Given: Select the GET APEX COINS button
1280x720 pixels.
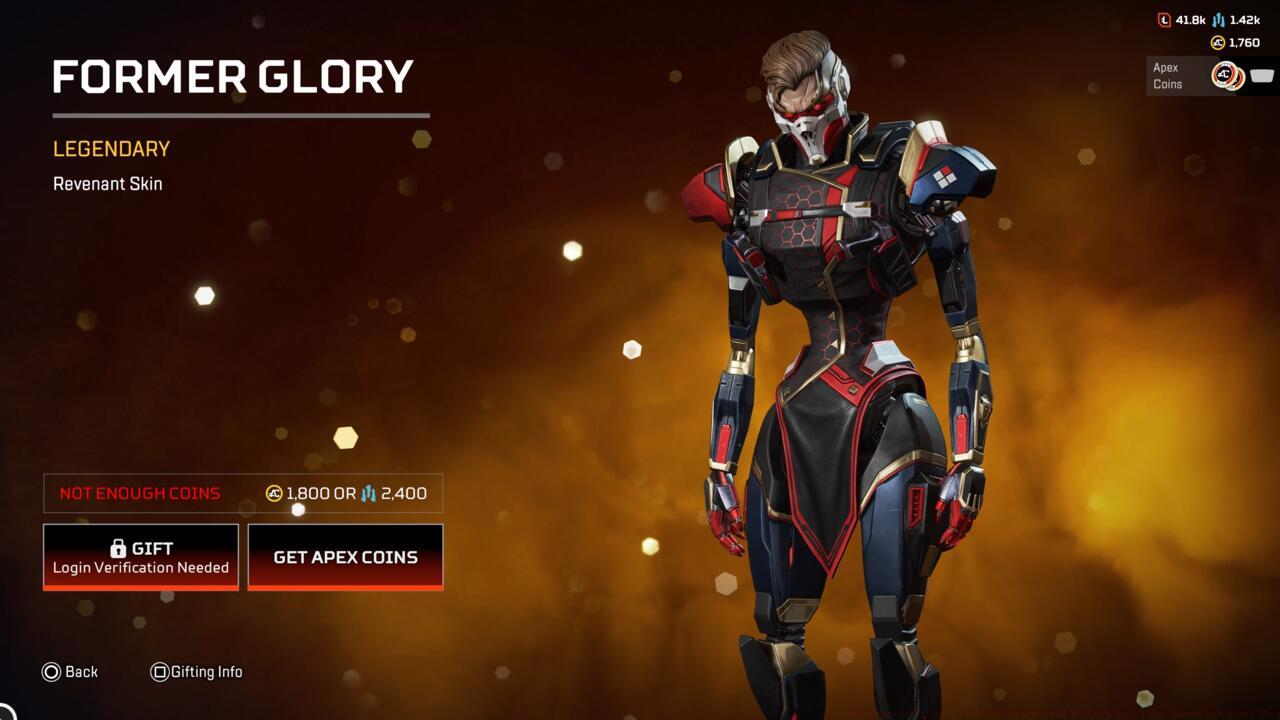Looking at the screenshot, I should (x=345, y=557).
